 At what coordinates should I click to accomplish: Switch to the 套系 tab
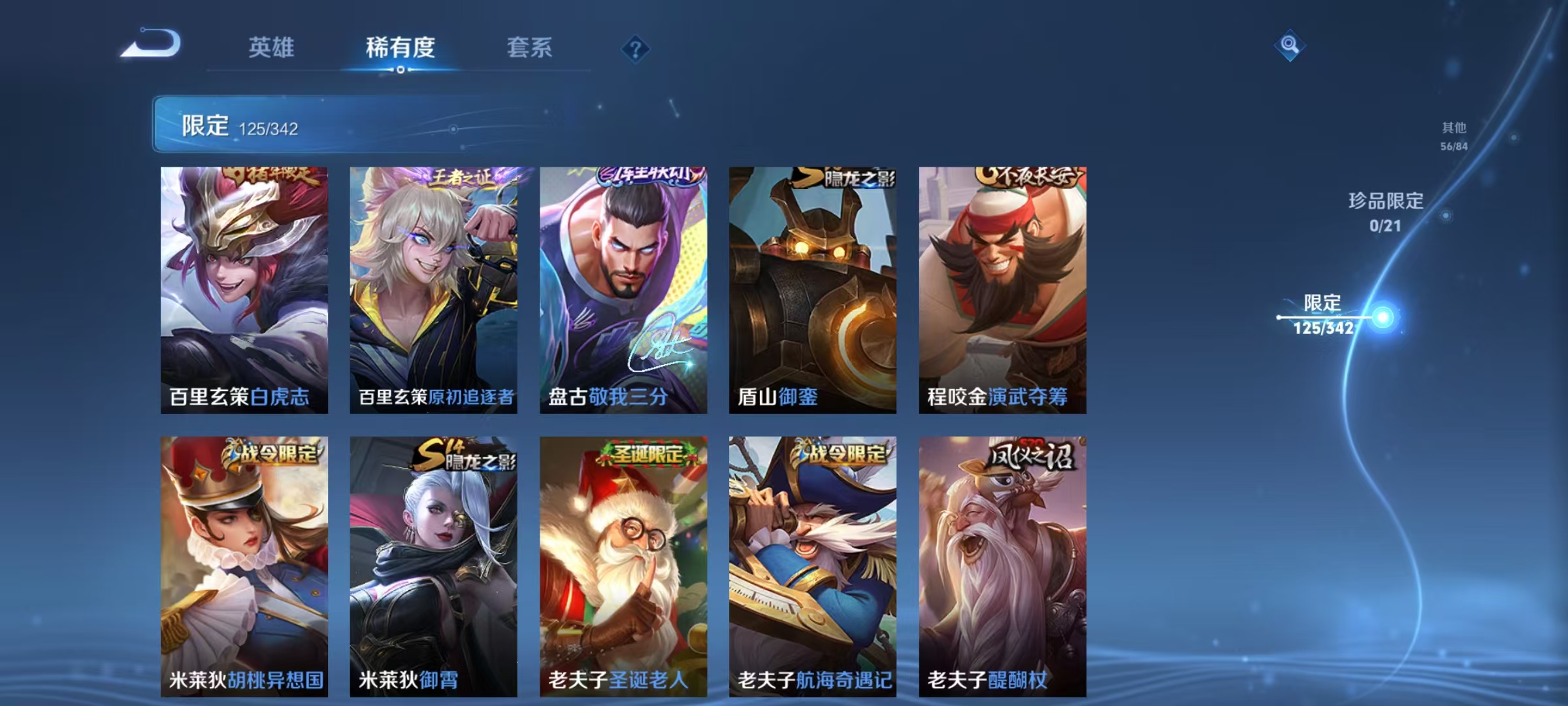tap(530, 48)
